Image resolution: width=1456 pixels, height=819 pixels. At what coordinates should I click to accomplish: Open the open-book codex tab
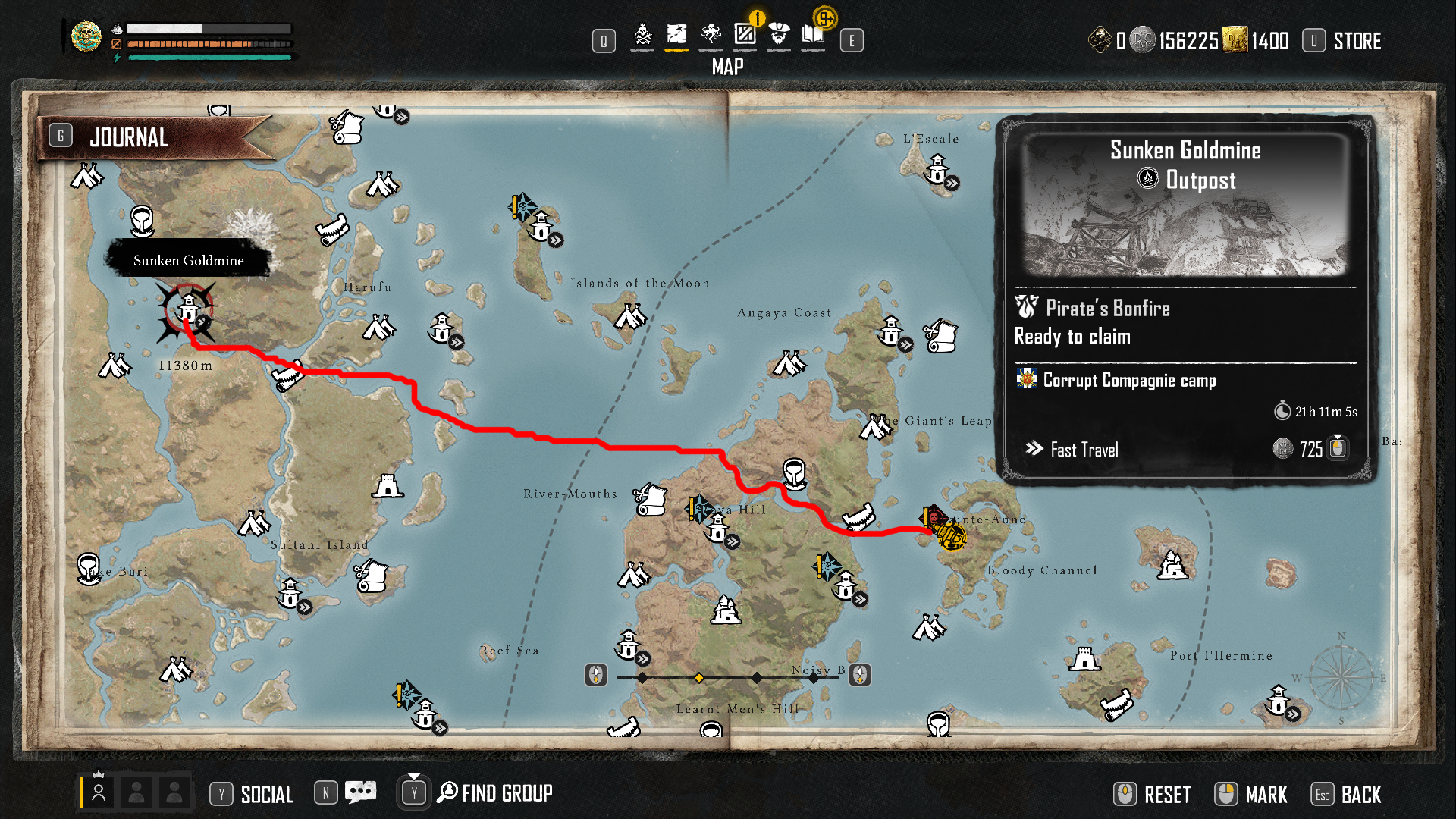tap(813, 36)
